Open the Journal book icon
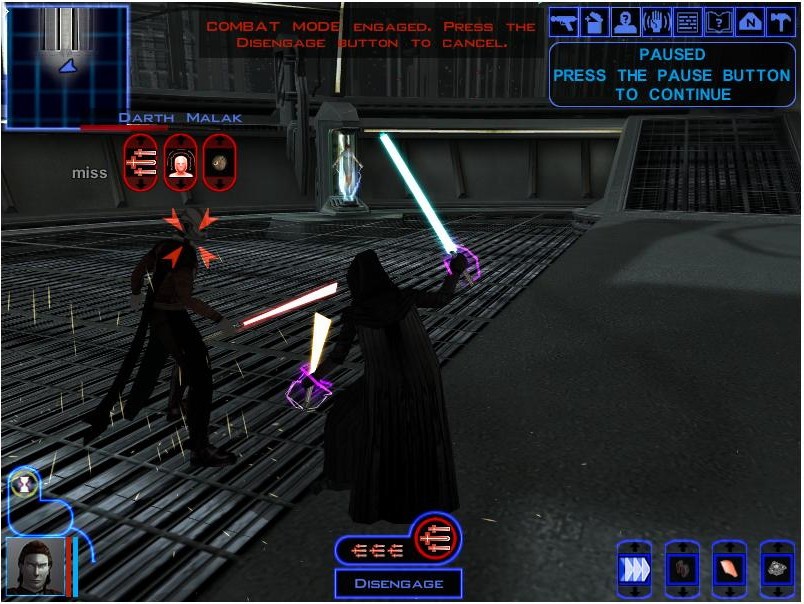The image size is (804, 604). click(718, 21)
